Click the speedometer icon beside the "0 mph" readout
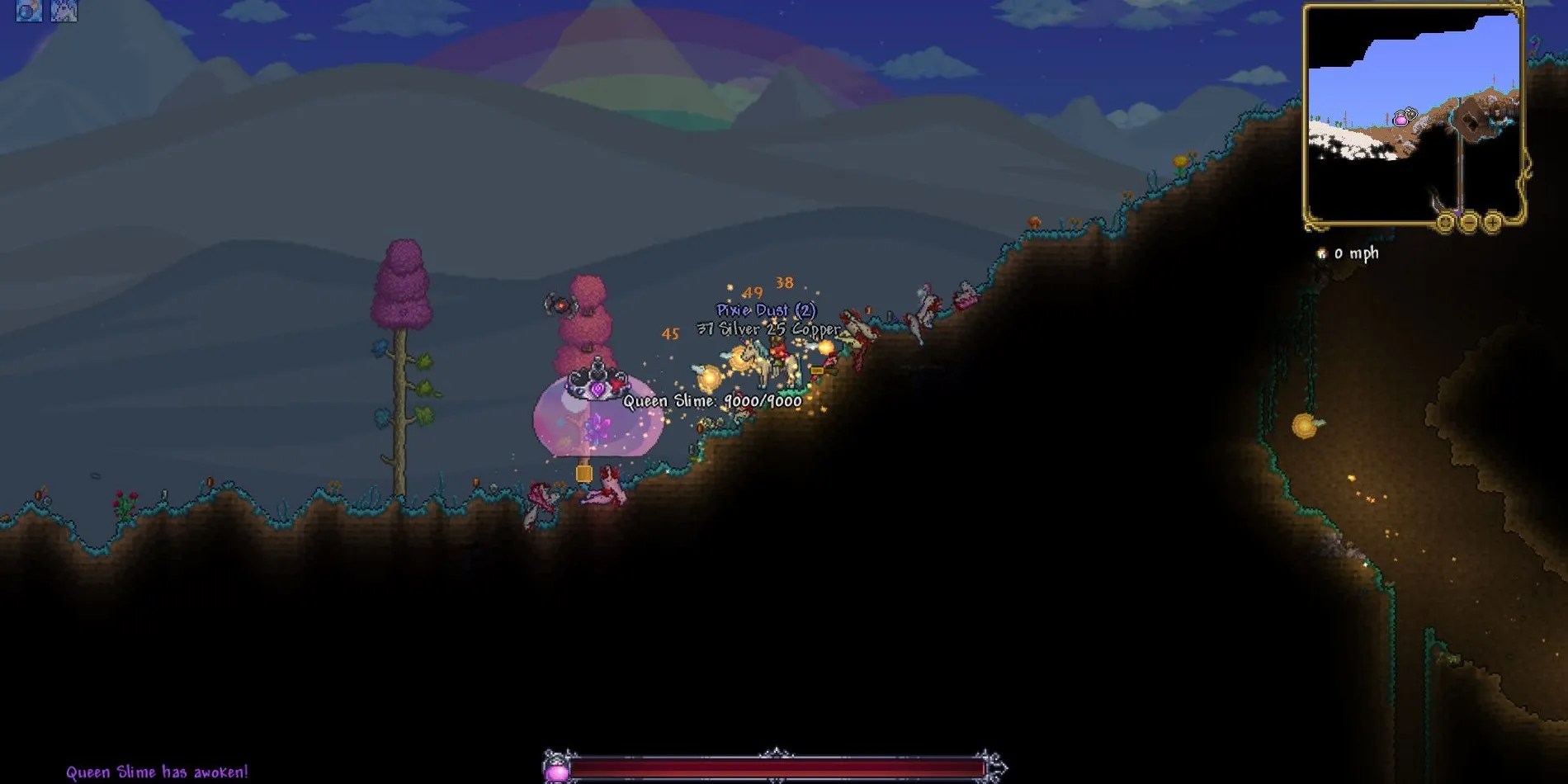This screenshot has height=784, width=1568. 1321,254
